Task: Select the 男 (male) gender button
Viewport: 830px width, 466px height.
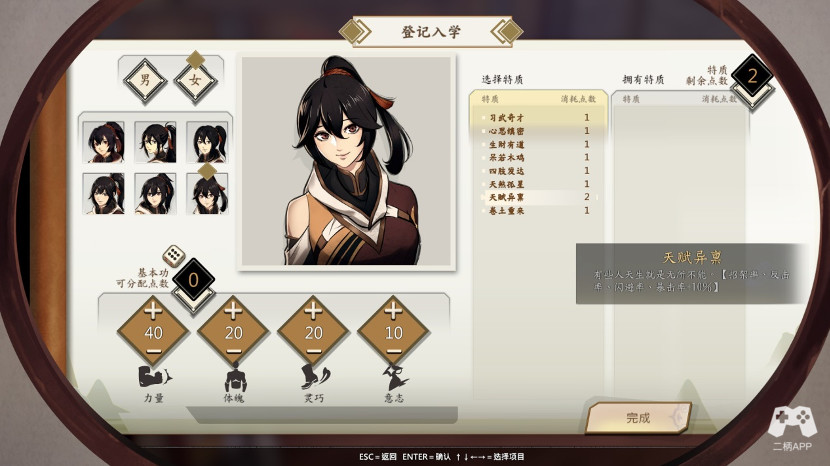Action: (145, 79)
